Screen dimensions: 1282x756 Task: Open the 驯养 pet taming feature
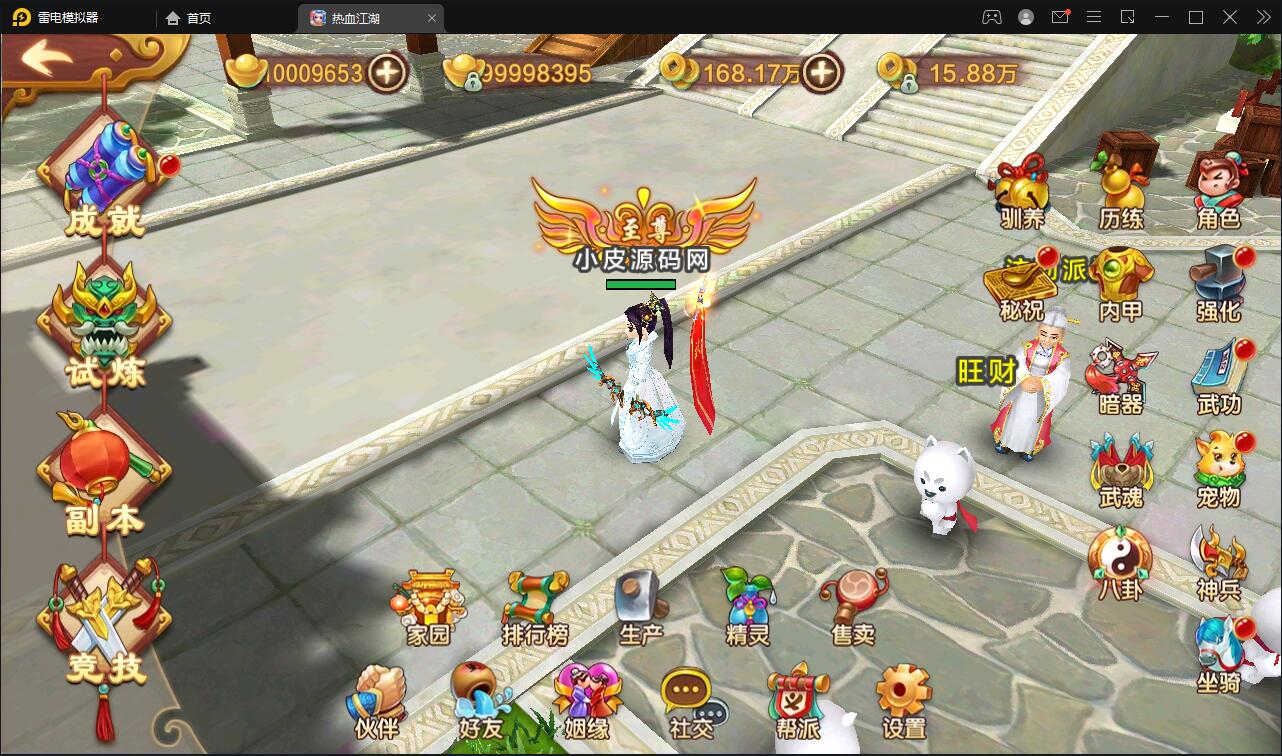point(1022,190)
